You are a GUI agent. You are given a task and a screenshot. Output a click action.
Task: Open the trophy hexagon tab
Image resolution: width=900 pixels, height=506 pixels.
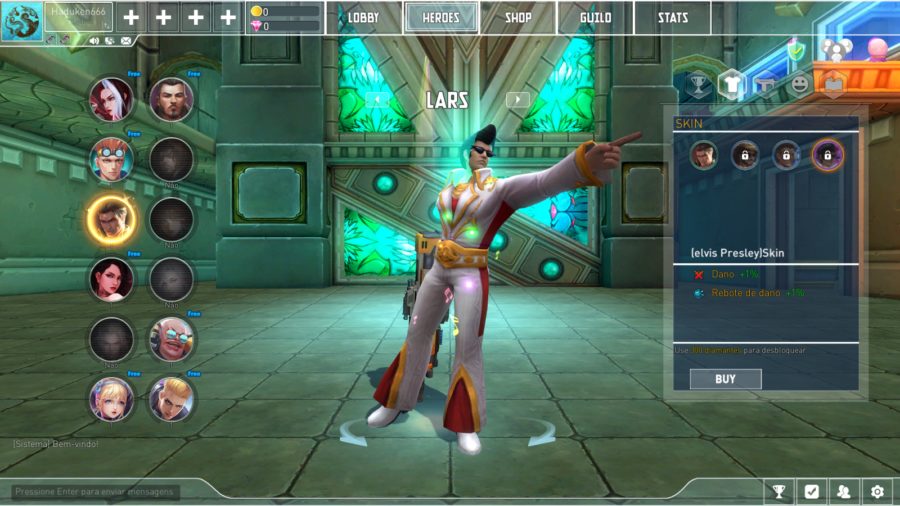[x=697, y=85]
